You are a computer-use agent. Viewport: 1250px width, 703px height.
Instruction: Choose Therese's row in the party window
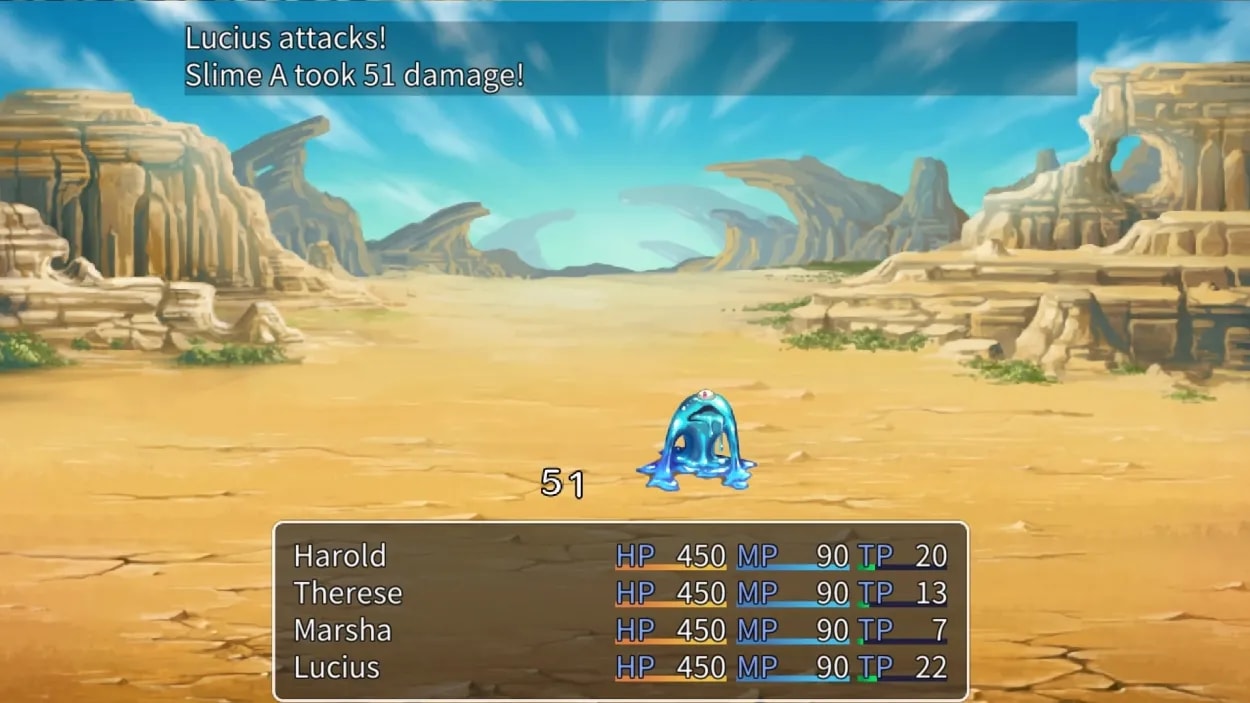pos(348,593)
